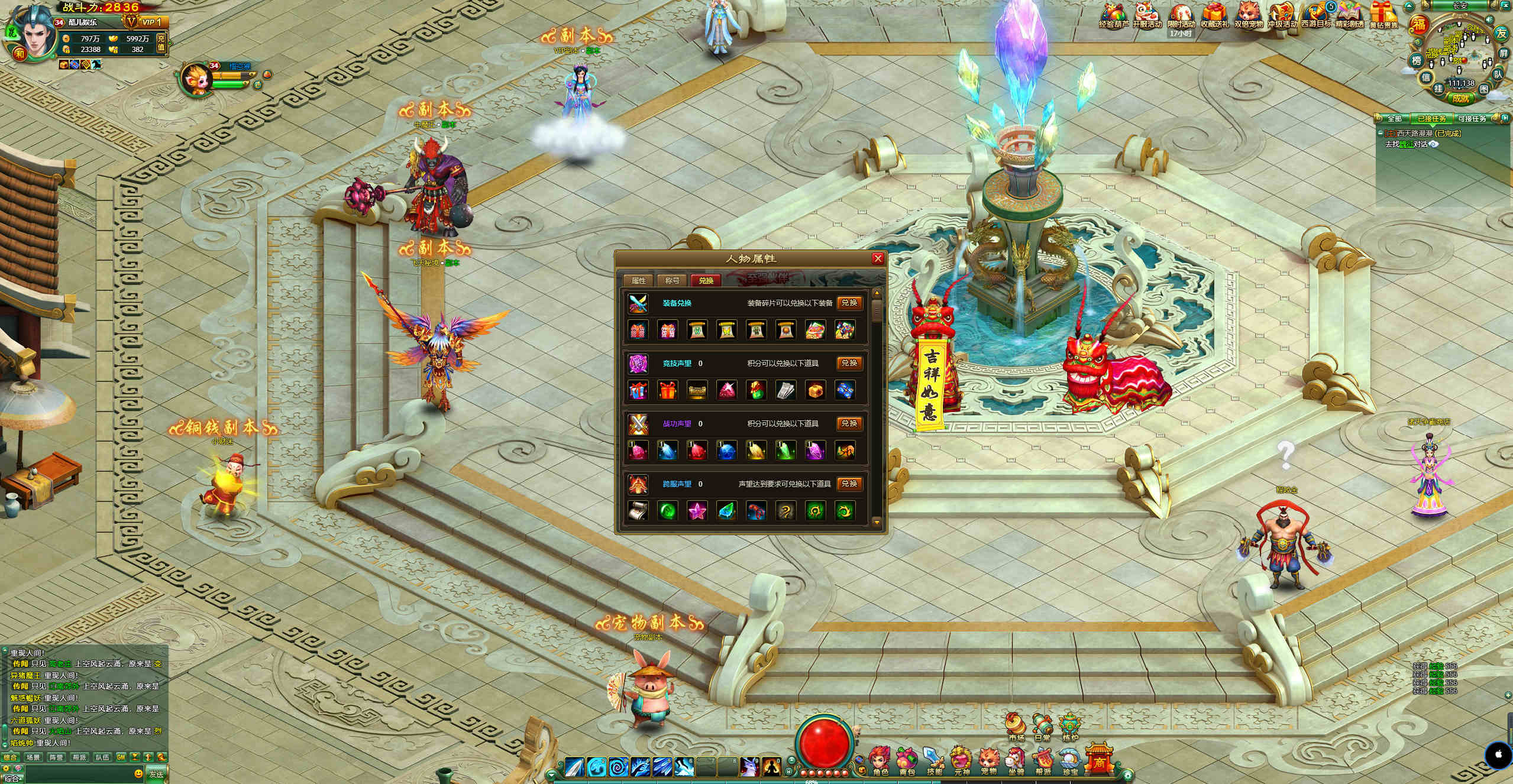Click the 发送 send chat button
1513x784 pixels.
[x=156, y=773]
